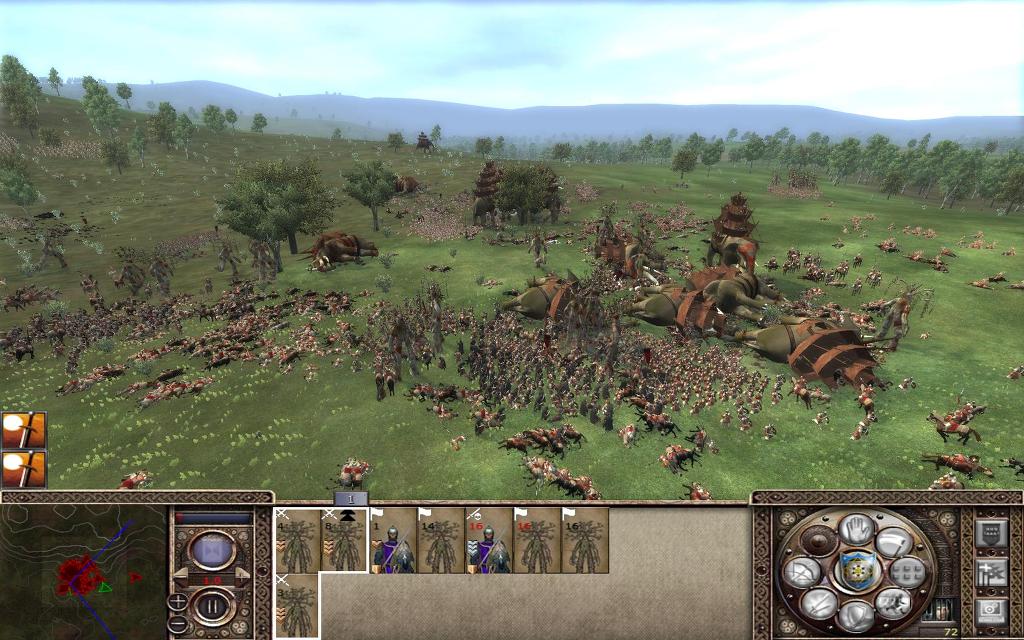Pause the battle with the pause button

[x=212, y=605]
